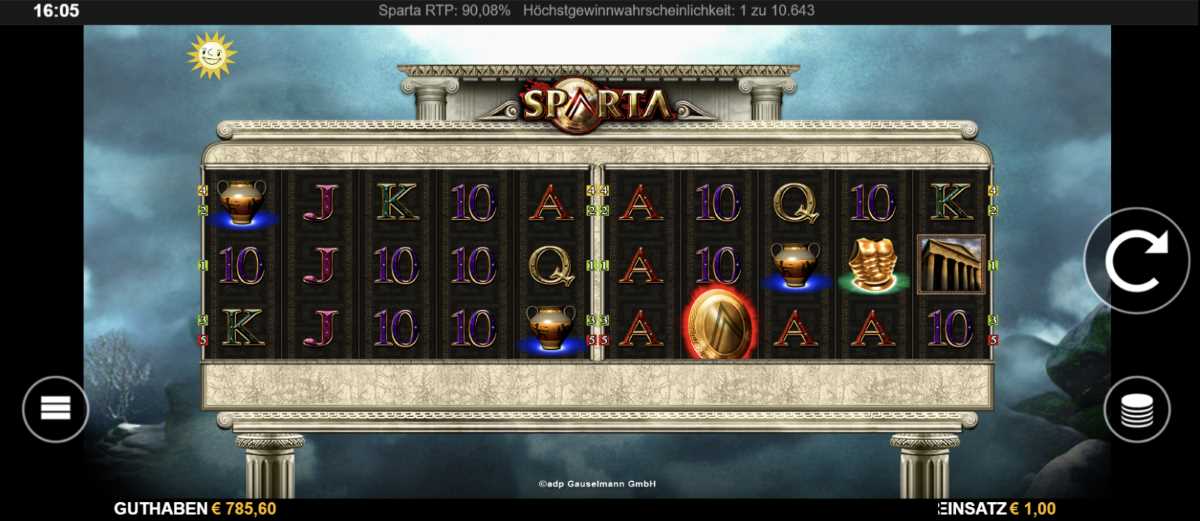Open the hamburger menu button
The width and height of the screenshot is (1200, 521).
point(55,408)
